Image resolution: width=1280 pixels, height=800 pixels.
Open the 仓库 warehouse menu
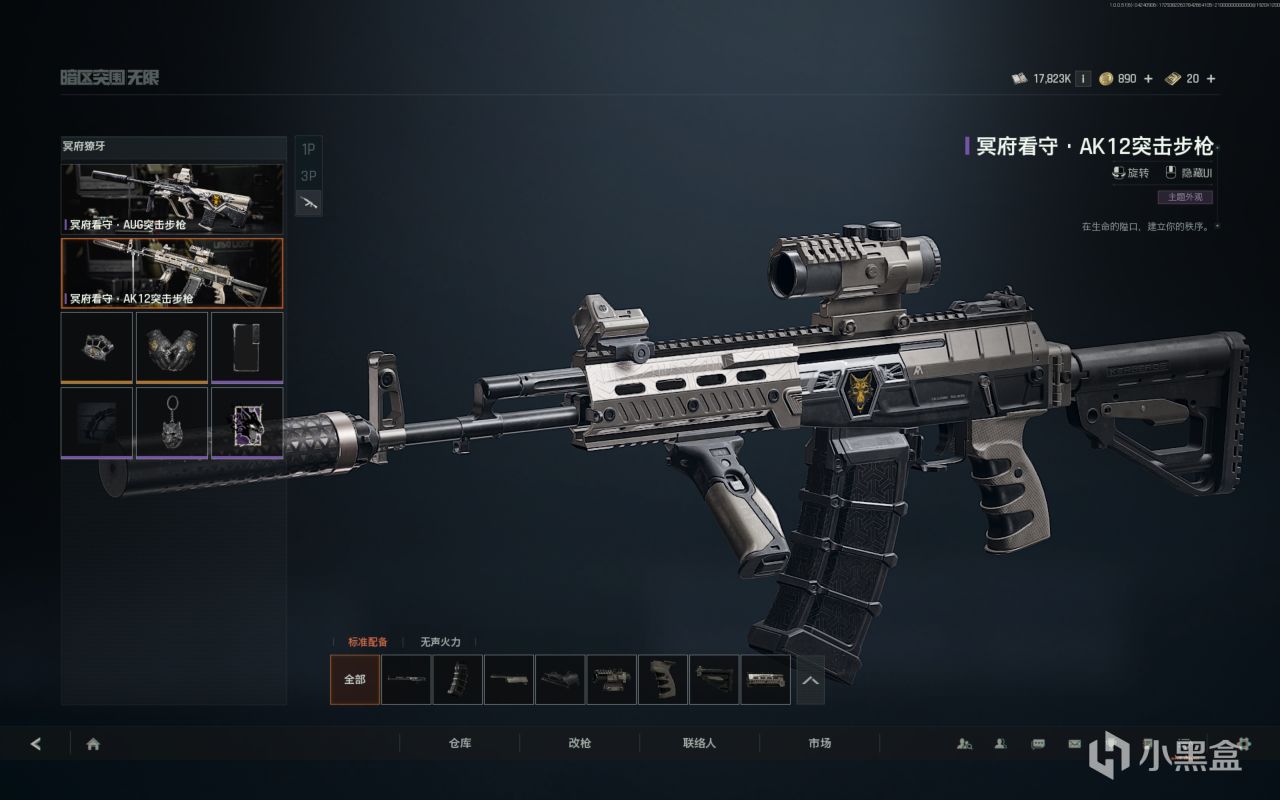point(460,744)
